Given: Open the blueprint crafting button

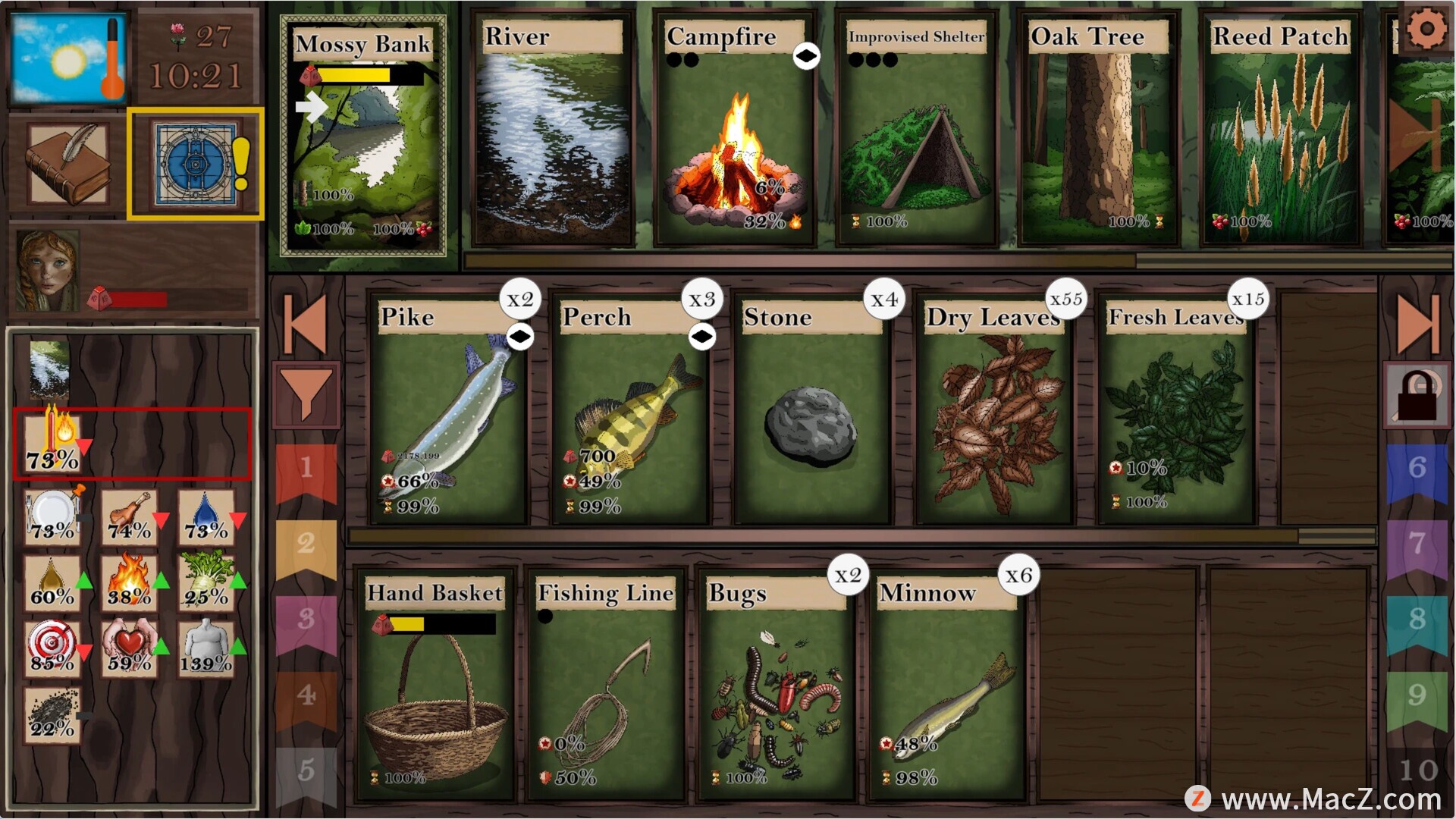Looking at the screenshot, I should tap(196, 164).
